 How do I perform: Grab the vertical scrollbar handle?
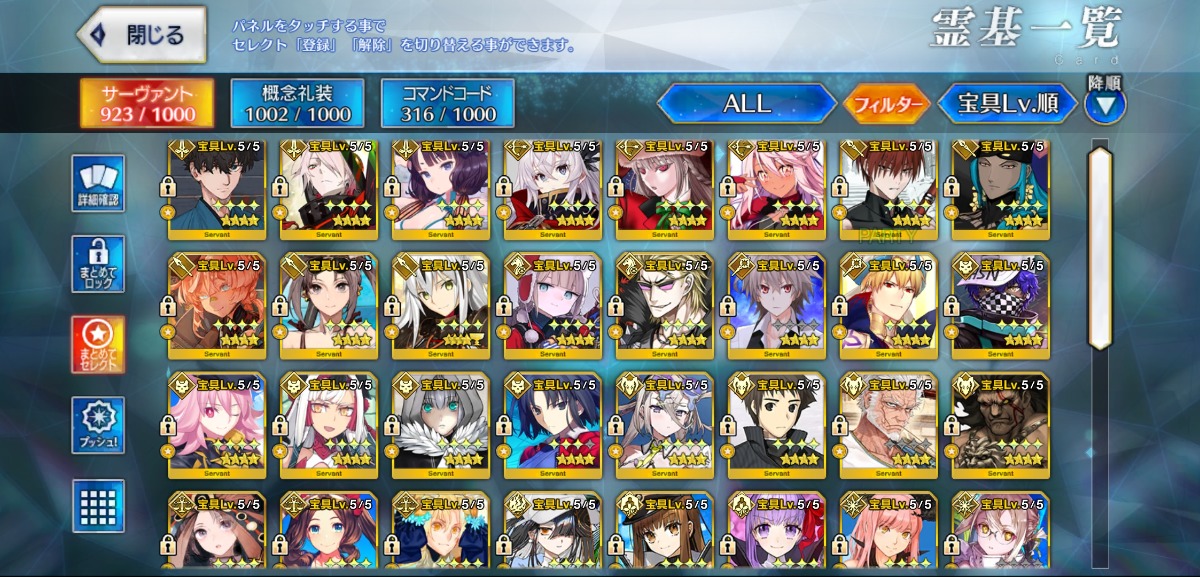pyautogui.click(x=1100, y=248)
